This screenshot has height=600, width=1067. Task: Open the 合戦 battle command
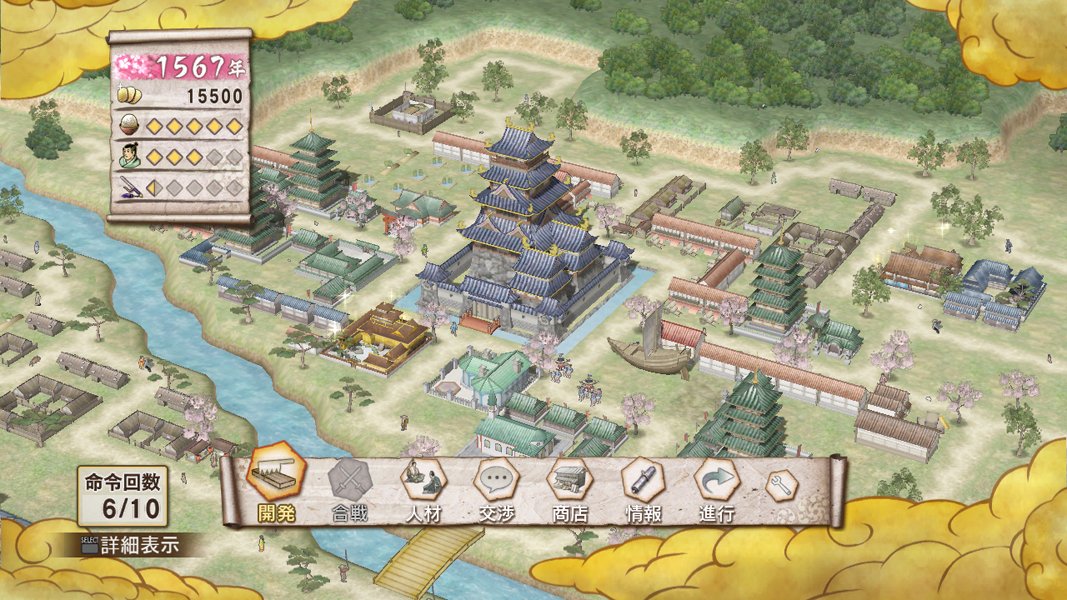pyautogui.click(x=349, y=484)
